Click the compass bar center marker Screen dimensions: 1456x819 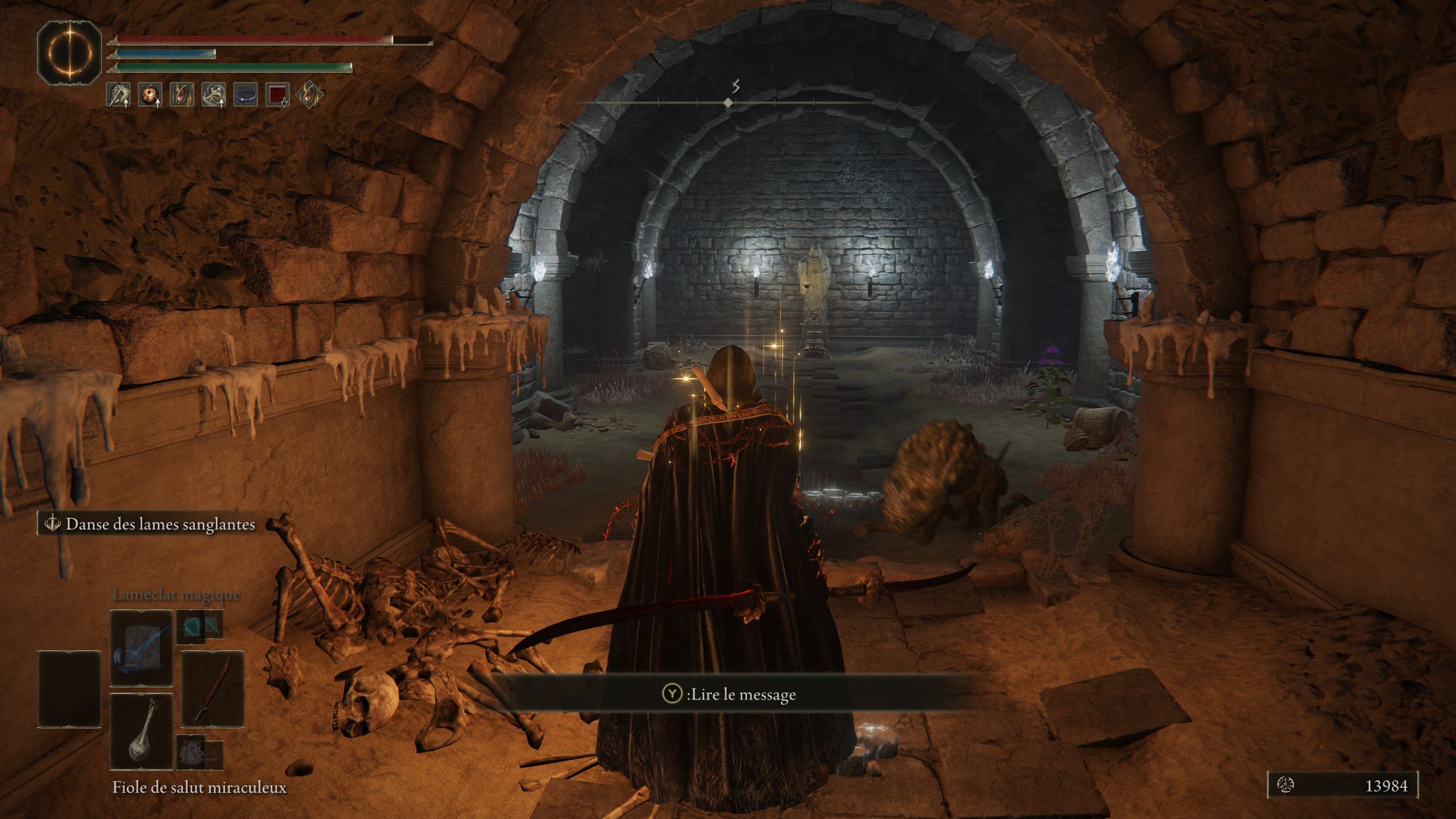point(728,103)
